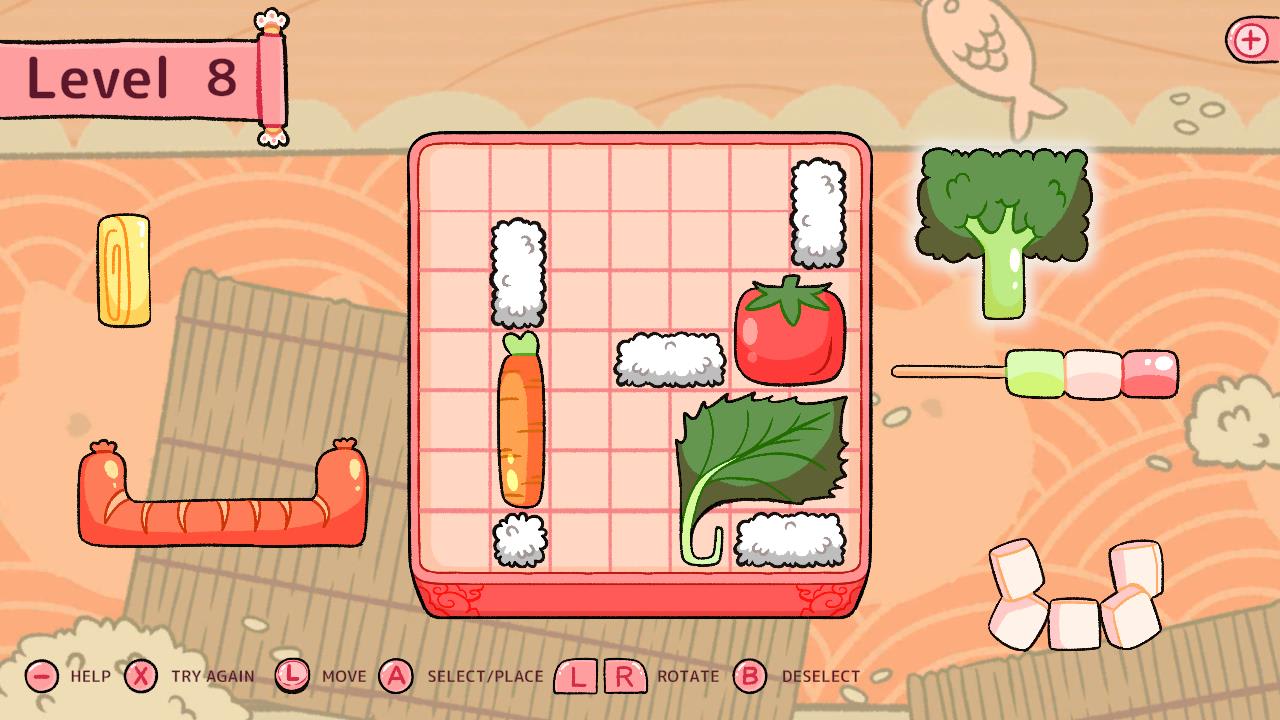The width and height of the screenshot is (1280, 720).
Task: Pick up the tomato on the grid
Action: click(x=790, y=330)
